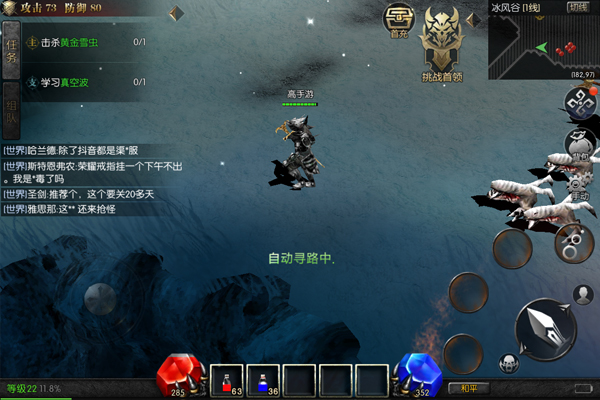The height and width of the screenshot is (400, 600).
Task: Click the player silhouette target button
Action: [583, 294]
